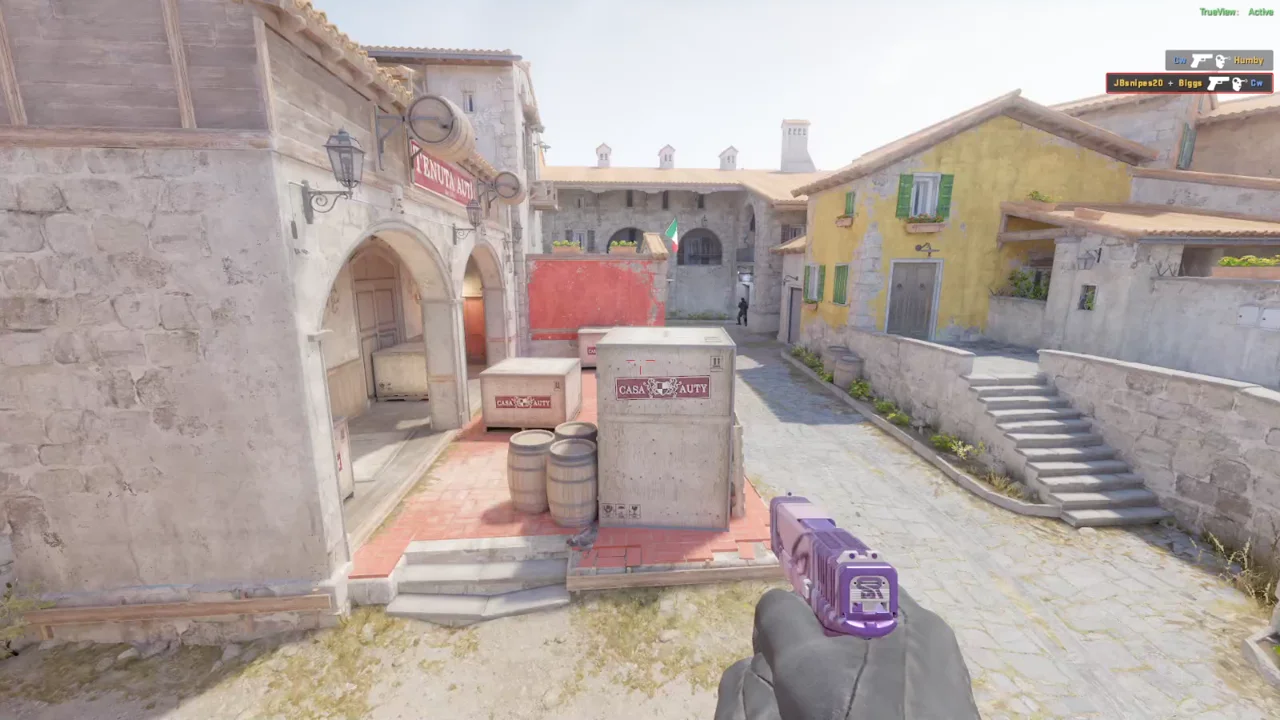Select Cw's blue name in the red killfeed row
This screenshot has height=720, width=1280.
pyautogui.click(x=1256, y=83)
